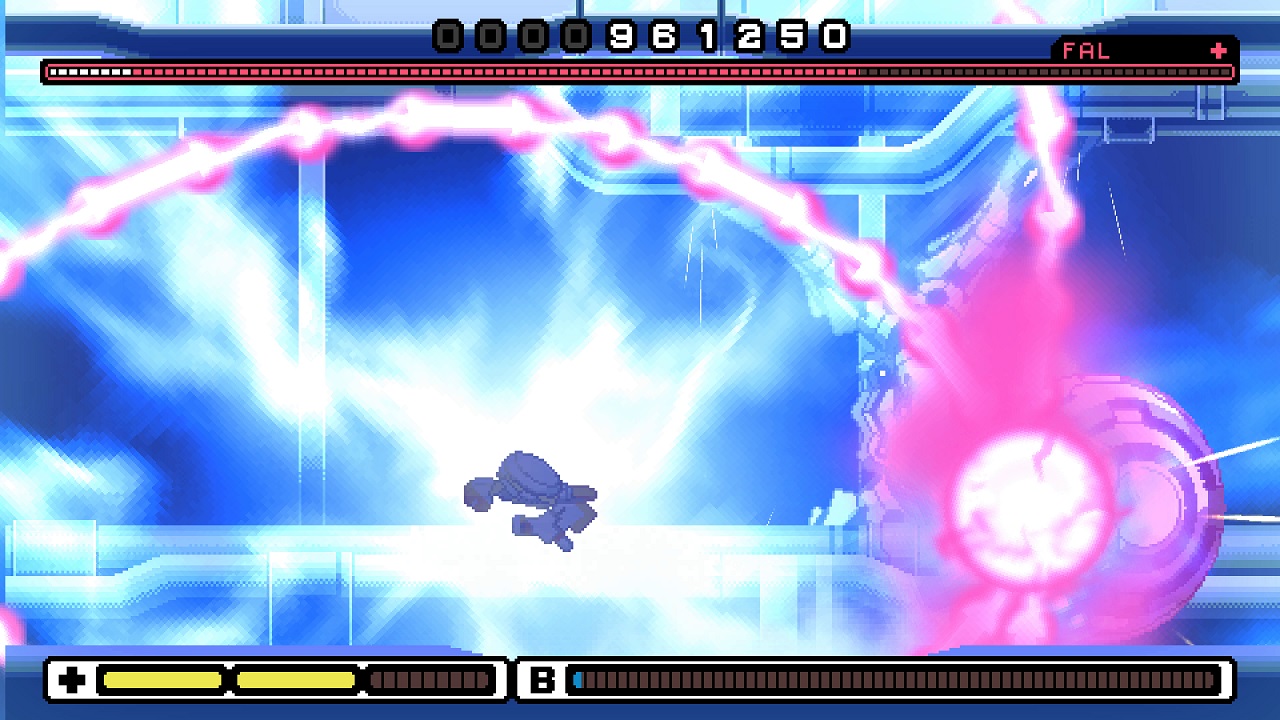Open the score display tab at top
1280x720 pixels.
pyautogui.click(x=640, y=33)
